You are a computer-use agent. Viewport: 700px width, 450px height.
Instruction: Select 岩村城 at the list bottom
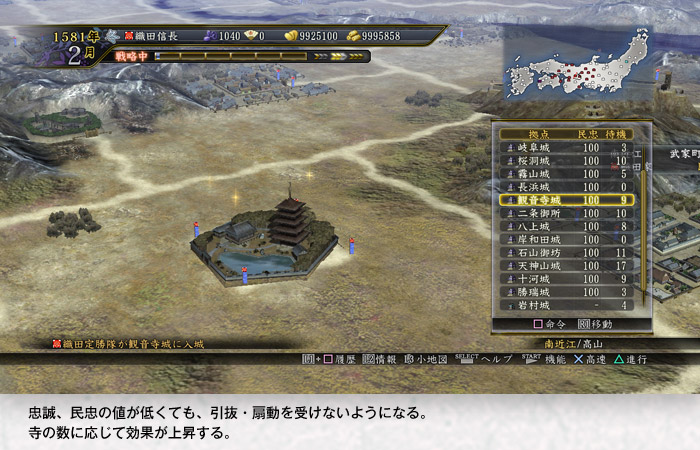(x=535, y=304)
